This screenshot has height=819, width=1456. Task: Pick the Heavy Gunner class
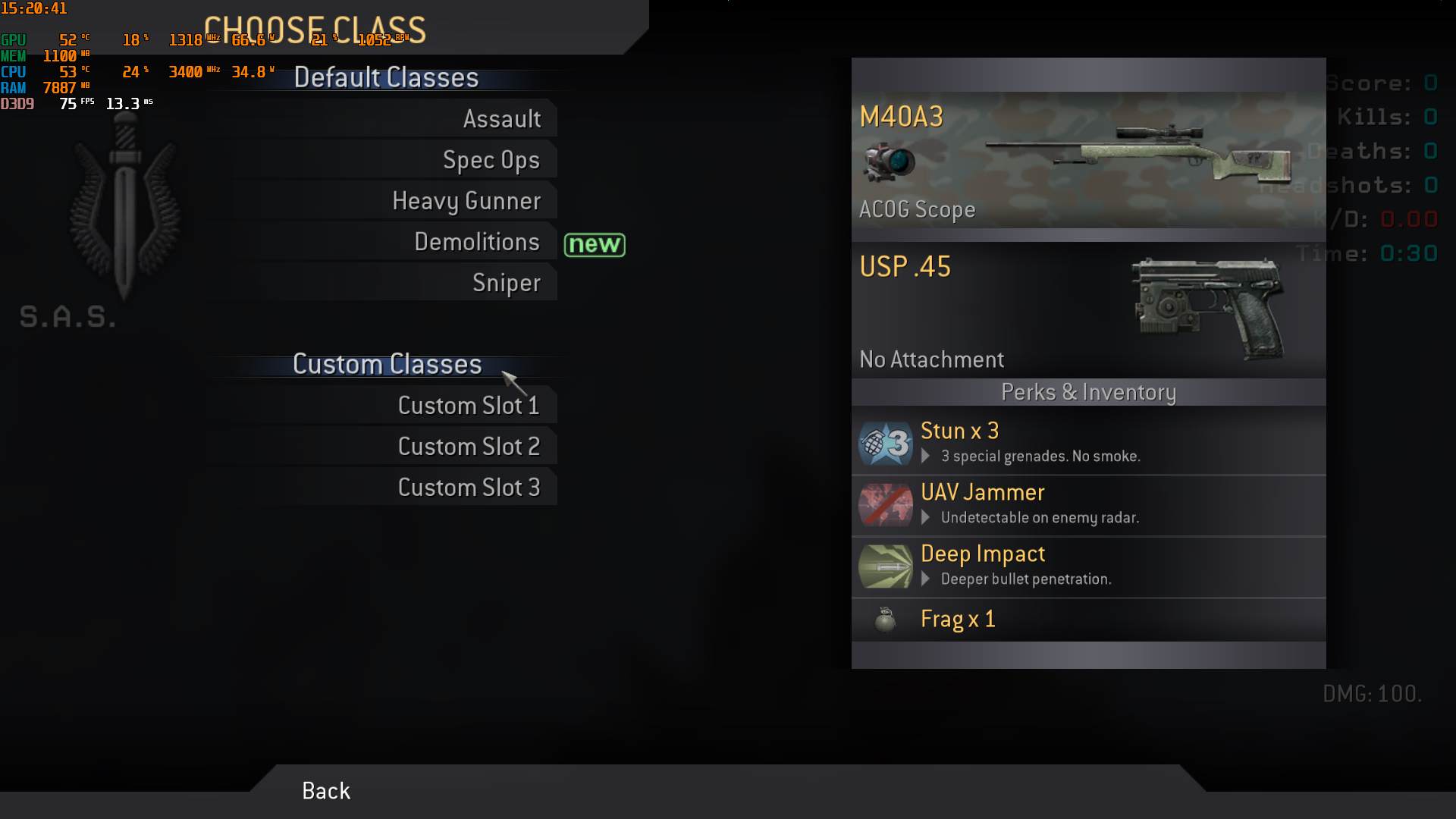(x=466, y=201)
